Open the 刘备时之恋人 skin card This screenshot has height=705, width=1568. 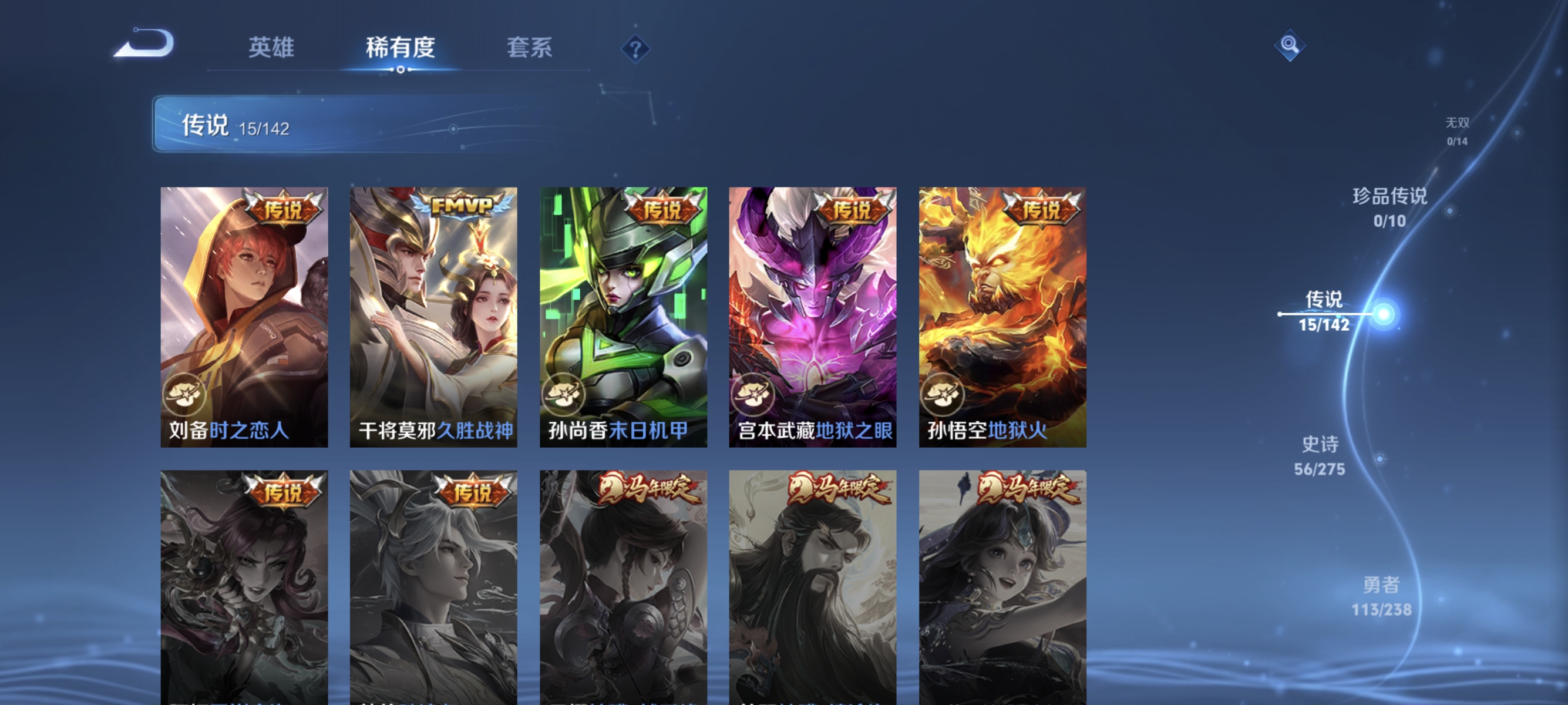tap(243, 310)
